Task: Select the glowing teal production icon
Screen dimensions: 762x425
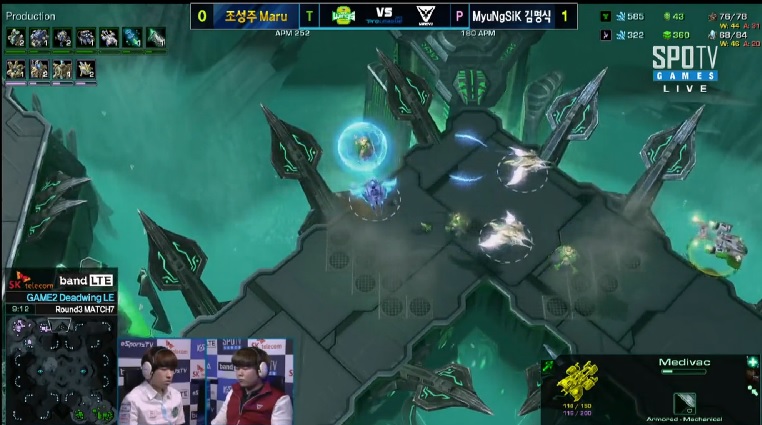Action: (x=132, y=38)
